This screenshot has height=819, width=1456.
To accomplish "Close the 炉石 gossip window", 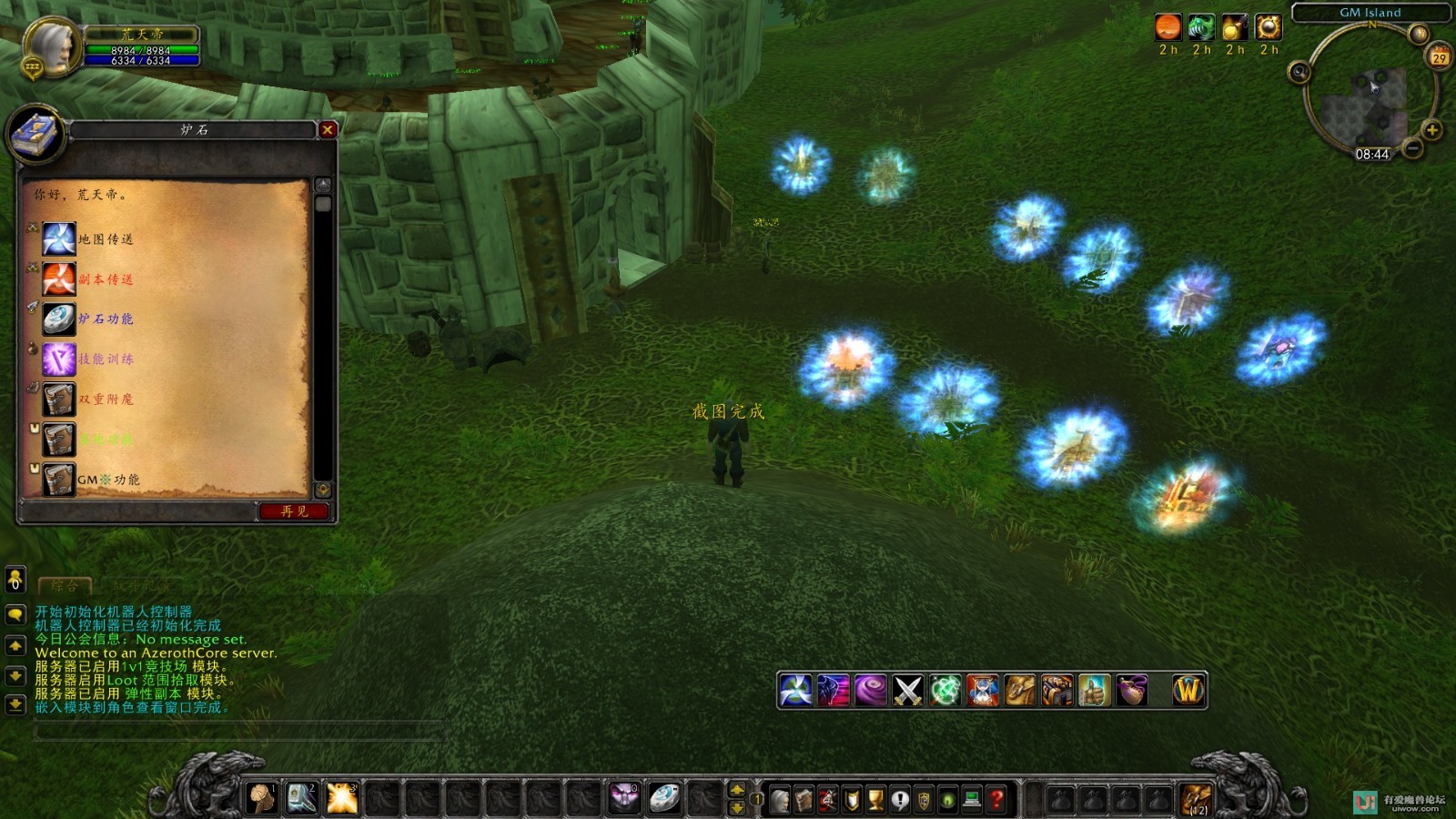I will click(x=328, y=130).
